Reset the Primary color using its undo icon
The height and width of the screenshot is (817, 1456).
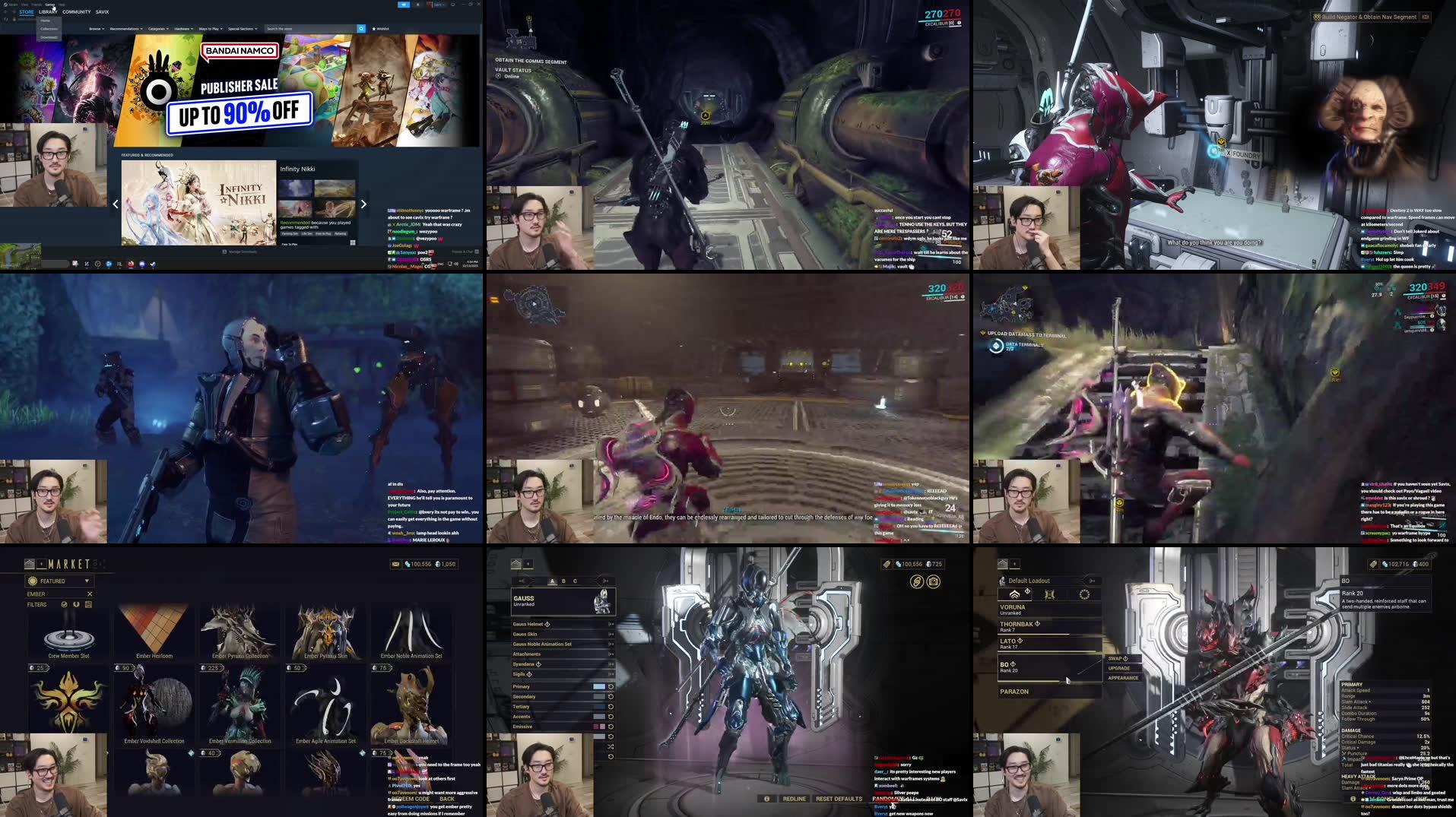click(610, 686)
